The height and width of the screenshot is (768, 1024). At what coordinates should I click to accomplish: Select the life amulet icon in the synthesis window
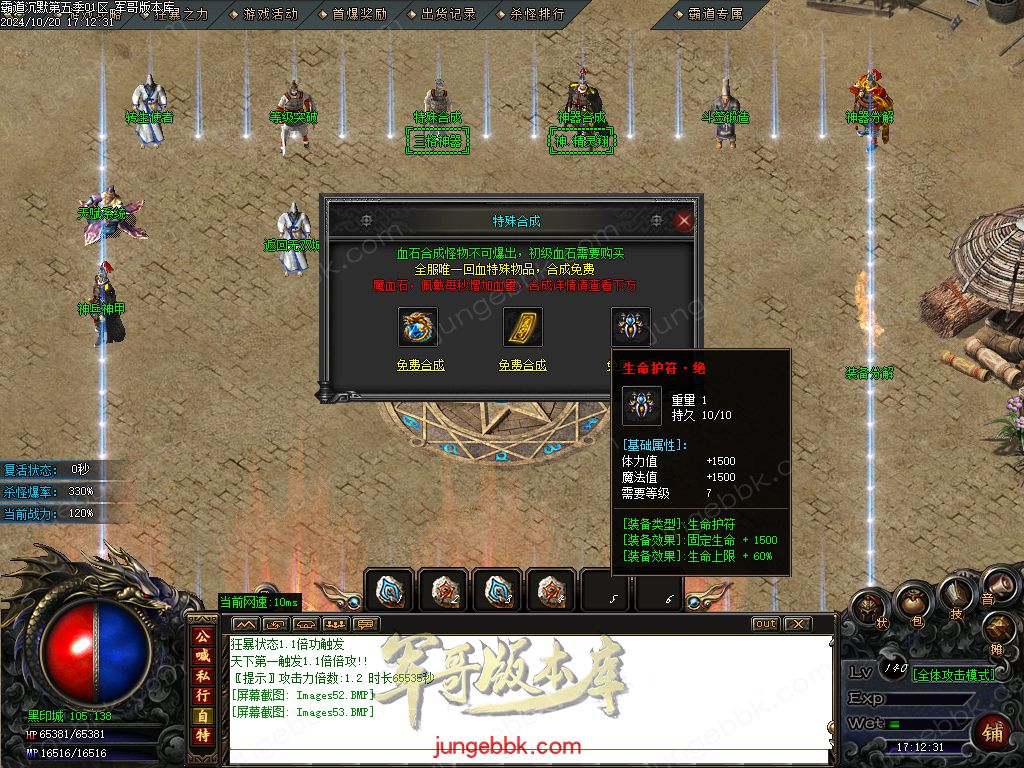[630, 325]
